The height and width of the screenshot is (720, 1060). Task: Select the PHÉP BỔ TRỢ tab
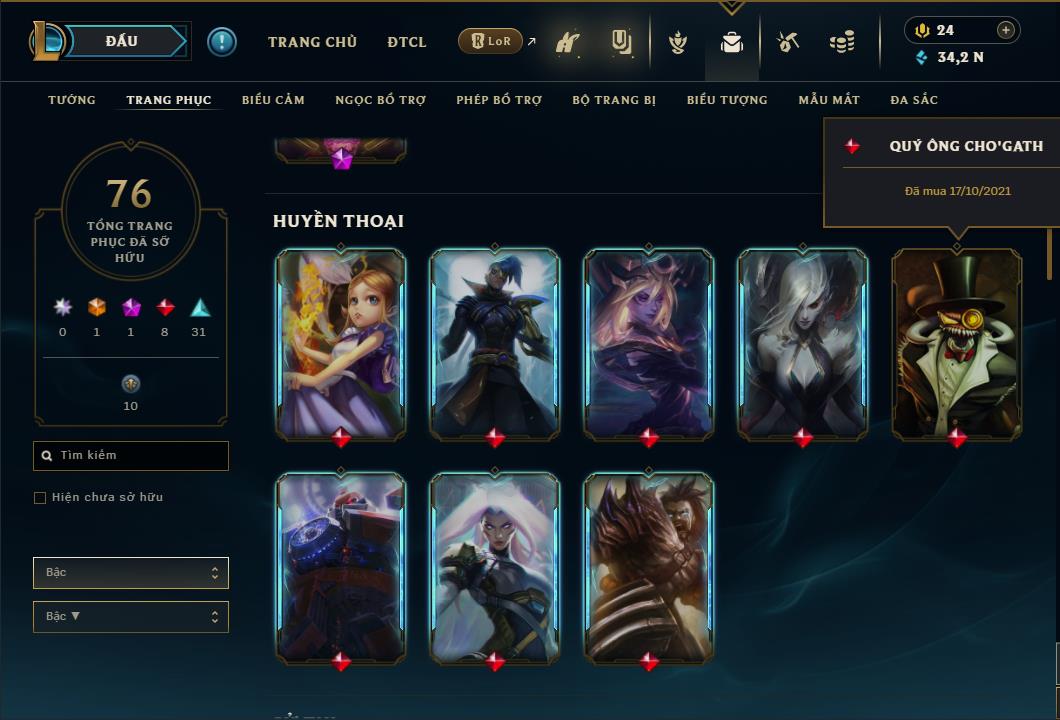(x=499, y=100)
